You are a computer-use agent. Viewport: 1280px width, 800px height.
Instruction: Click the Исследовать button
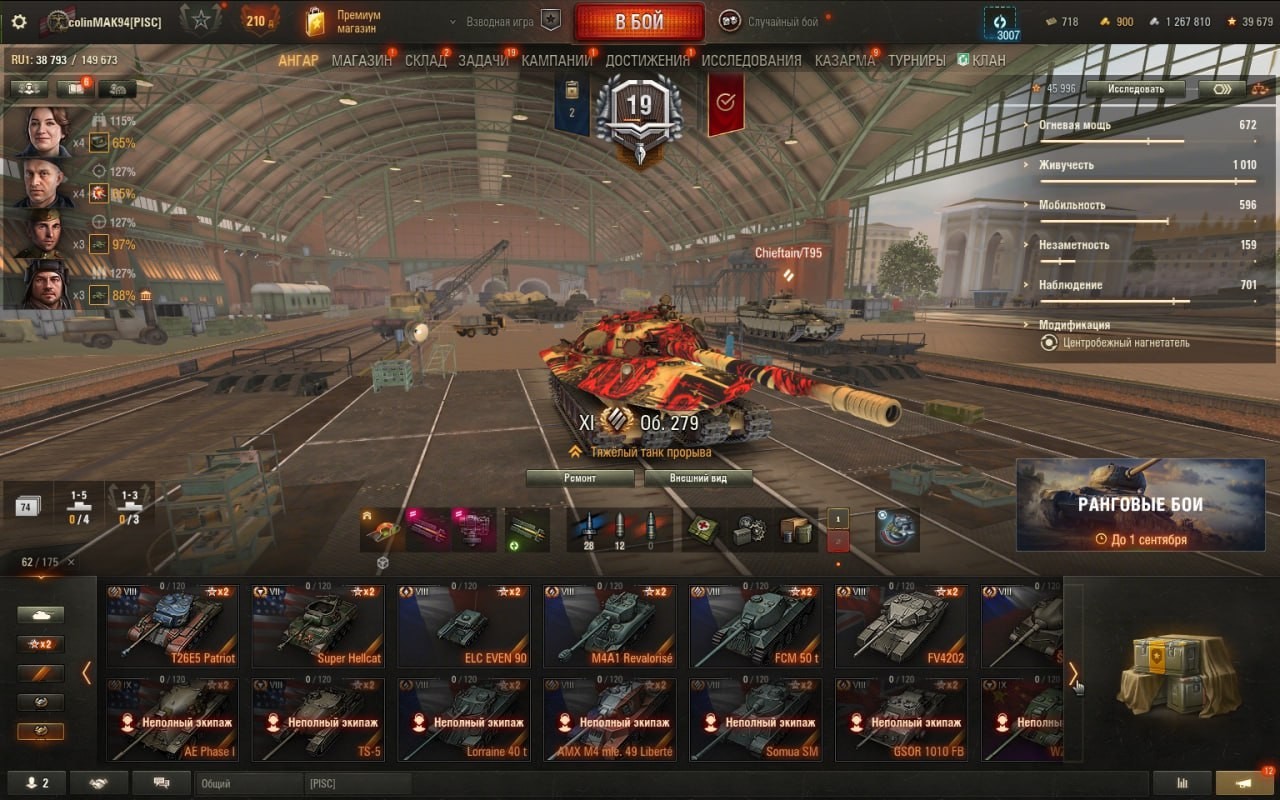[x=1136, y=89]
